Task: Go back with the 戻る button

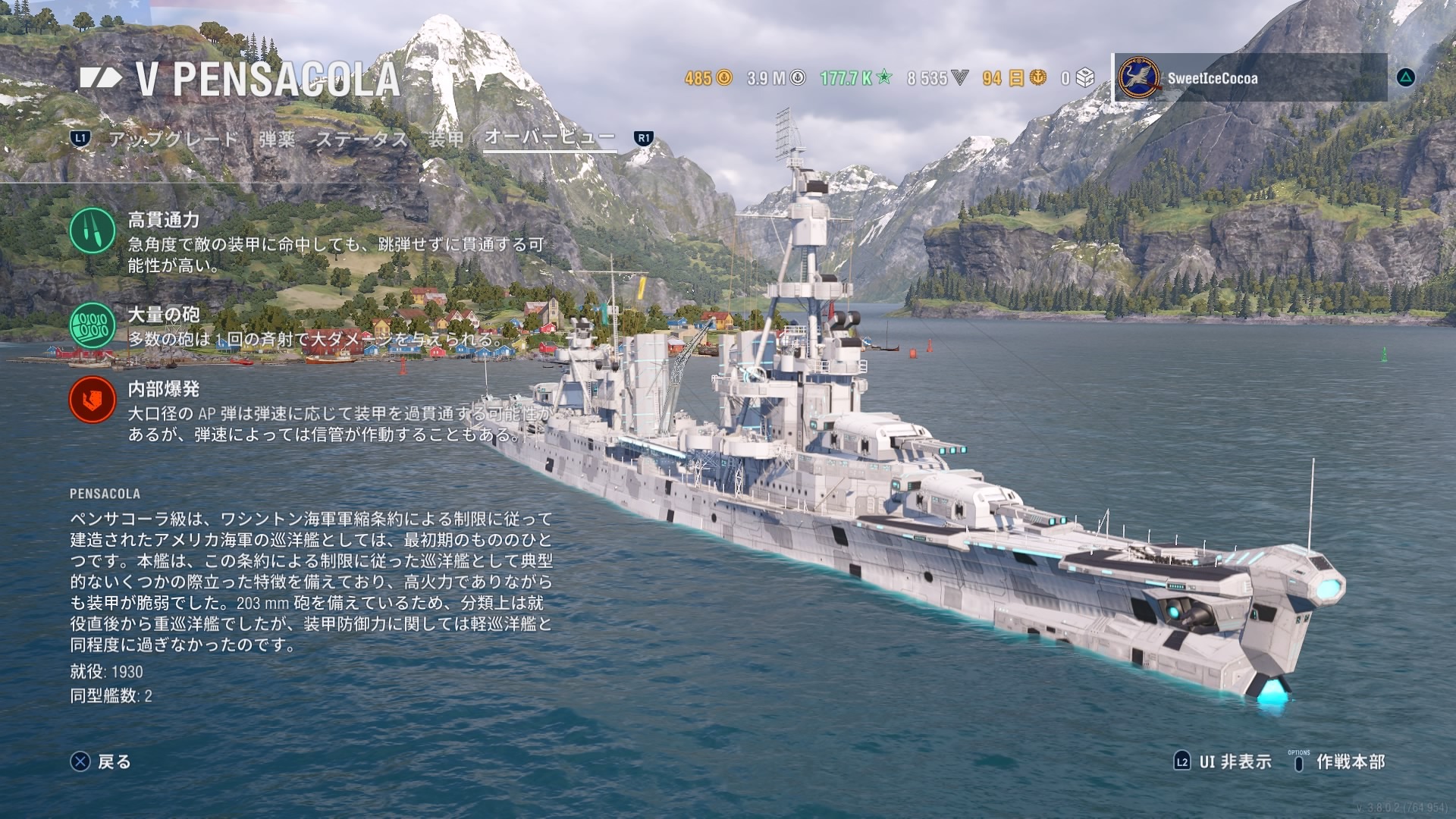Action: click(102, 761)
